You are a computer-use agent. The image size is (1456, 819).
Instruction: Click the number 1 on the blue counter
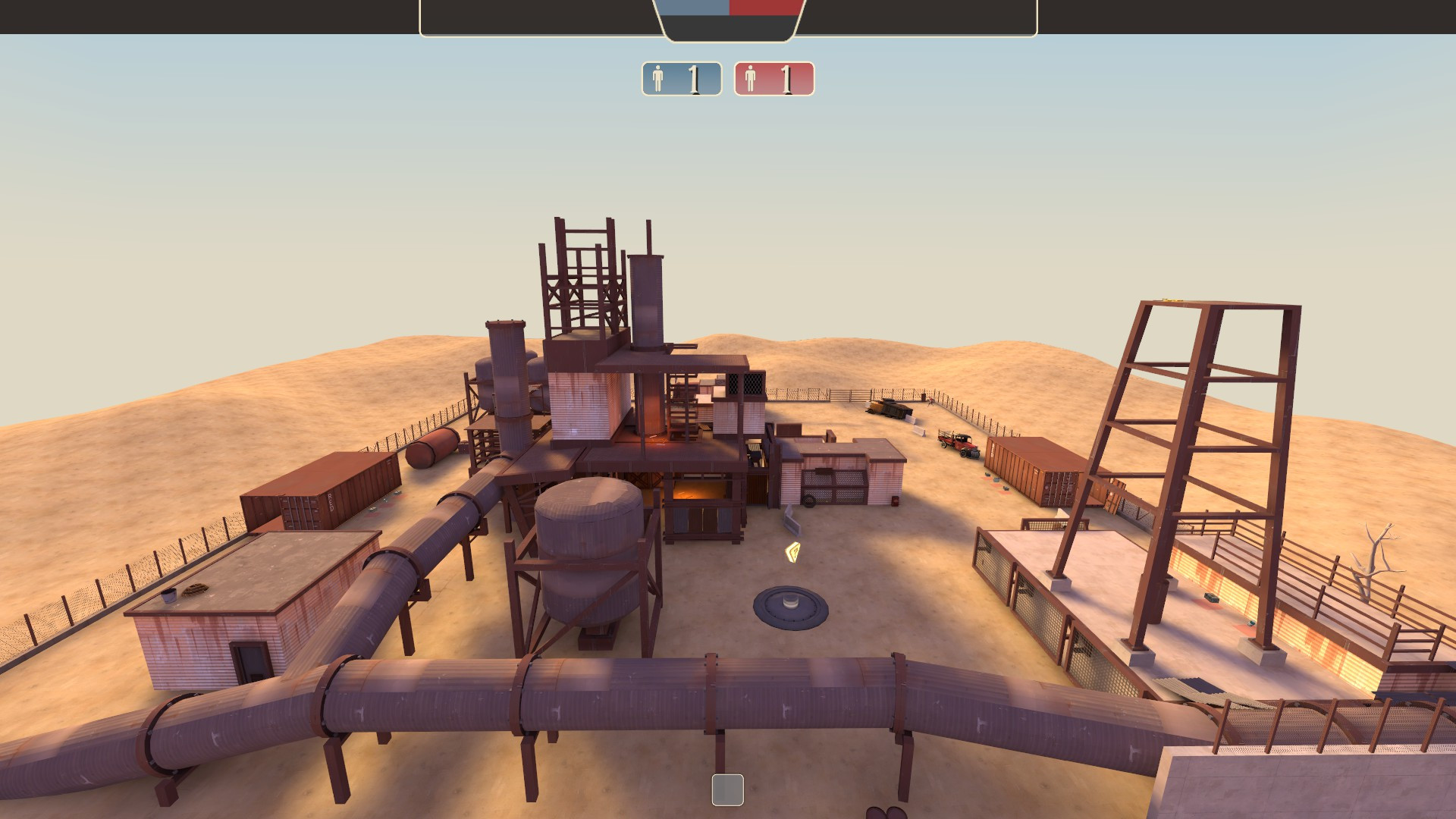click(695, 77)
